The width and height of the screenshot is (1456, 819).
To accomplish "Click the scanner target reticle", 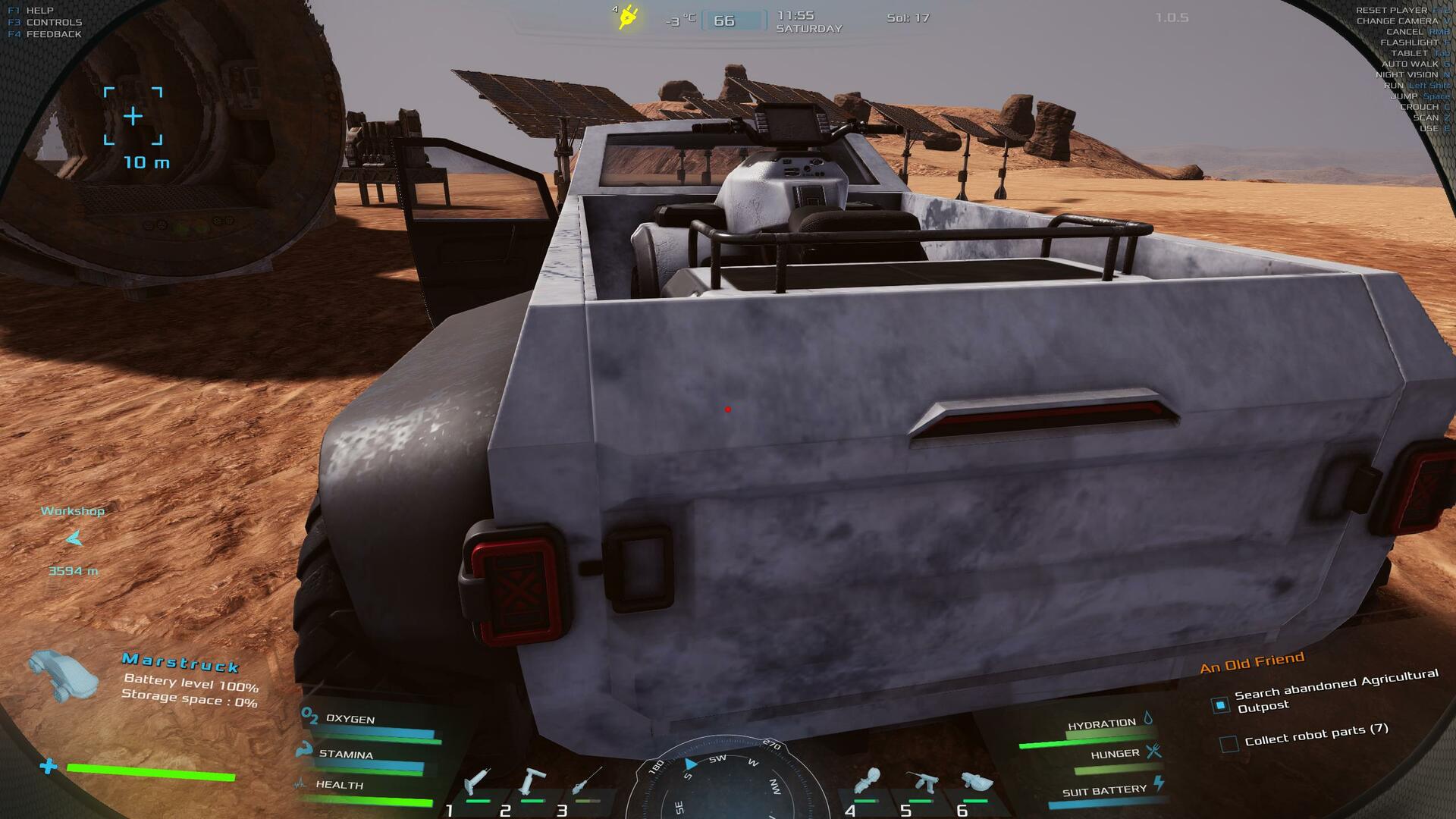I will click(x=133, y=116).
